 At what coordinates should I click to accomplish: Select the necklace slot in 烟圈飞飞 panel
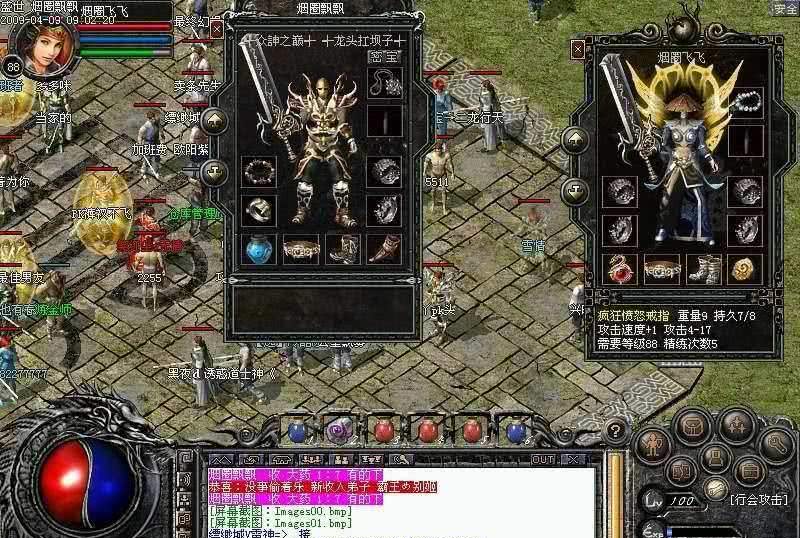(x=742, y=102)
